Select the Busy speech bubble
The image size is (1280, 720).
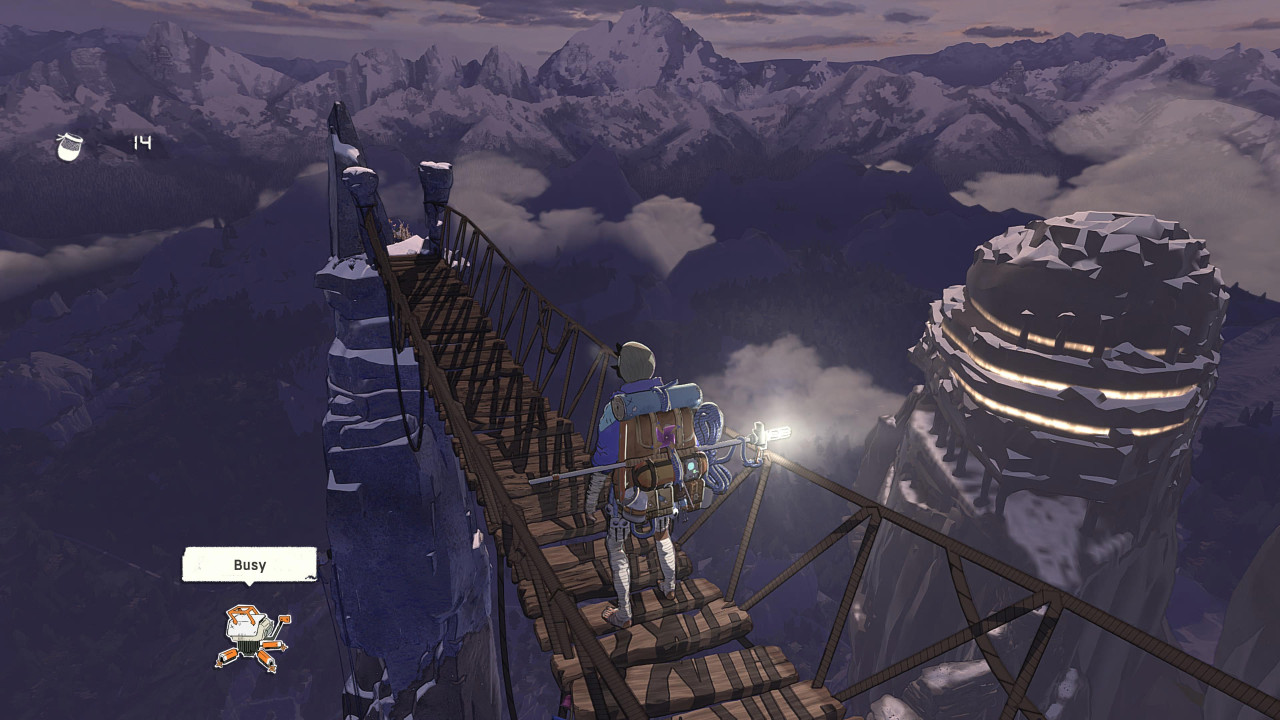pyautogui.click(x=249, y=565)
